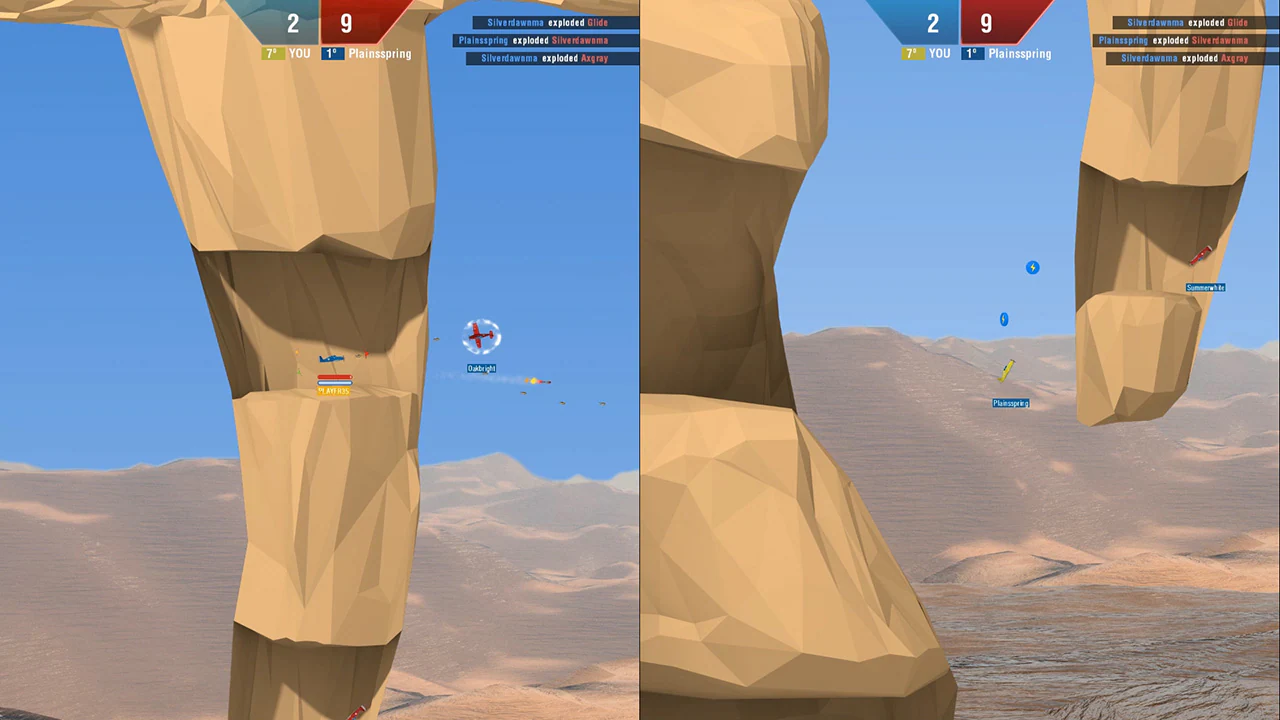Select the yellow plane labeled Plainsspring

click(x=1008, y=371)
